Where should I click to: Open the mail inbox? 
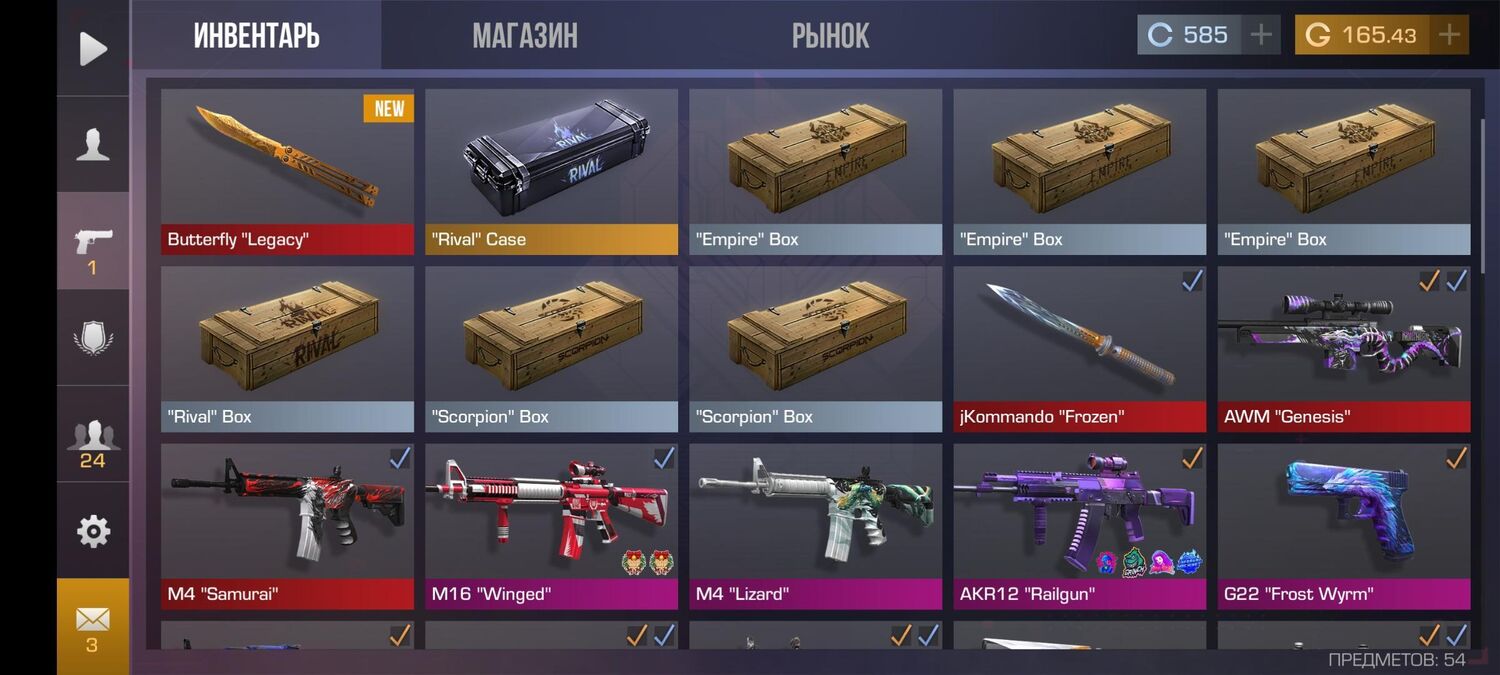pyautogui.click(x=93, y=625)
